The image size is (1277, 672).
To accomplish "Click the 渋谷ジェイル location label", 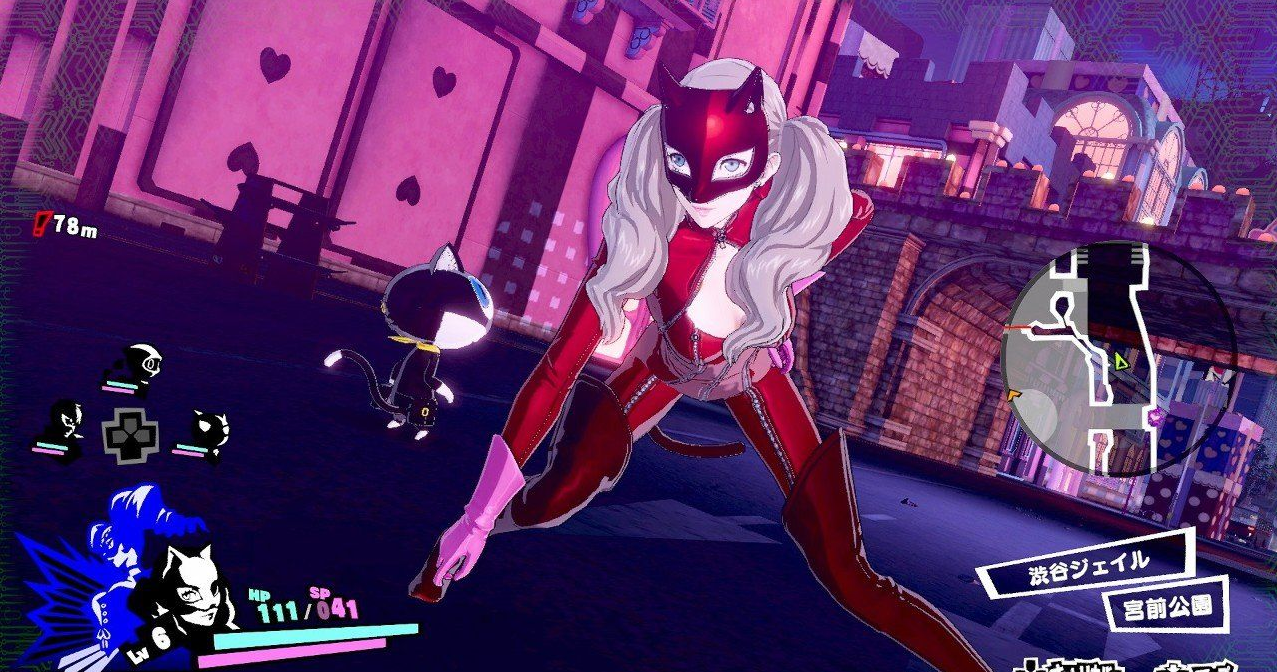I will 1087,563.
